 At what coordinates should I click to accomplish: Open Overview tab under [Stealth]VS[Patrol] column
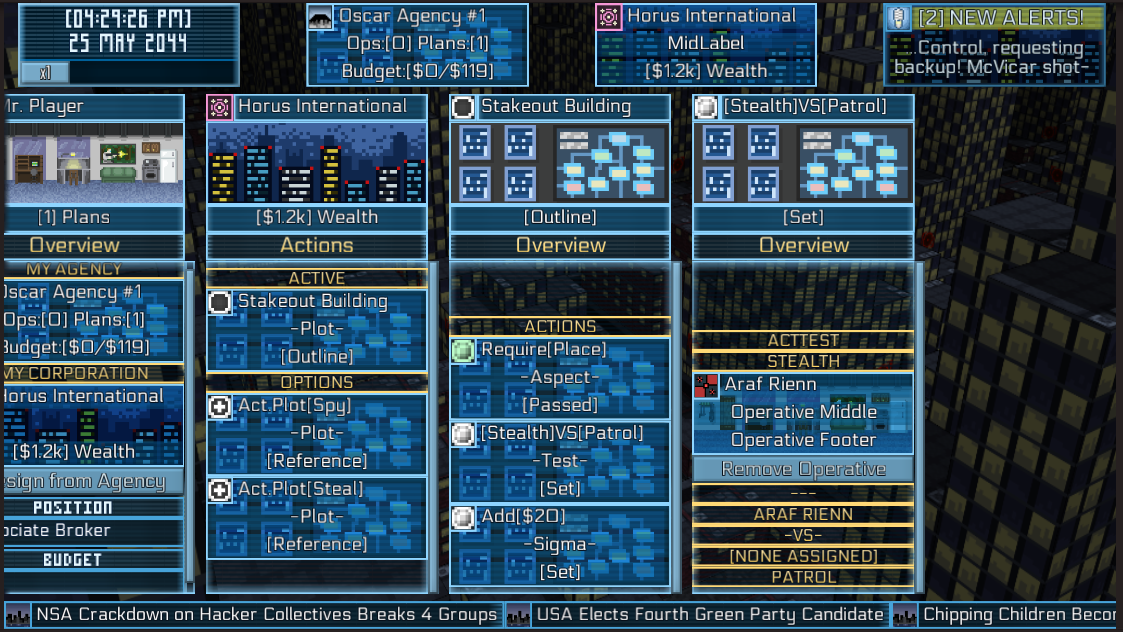tap(803, 245)
